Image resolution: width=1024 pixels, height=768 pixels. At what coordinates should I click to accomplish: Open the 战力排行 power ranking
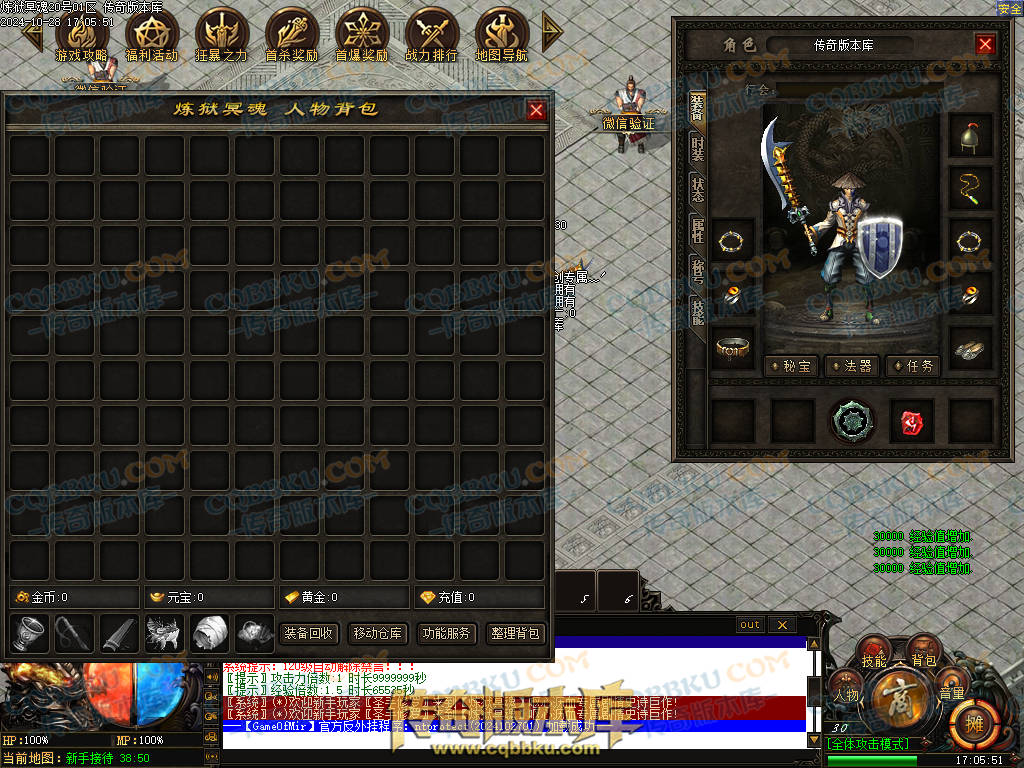pos(431,36)
